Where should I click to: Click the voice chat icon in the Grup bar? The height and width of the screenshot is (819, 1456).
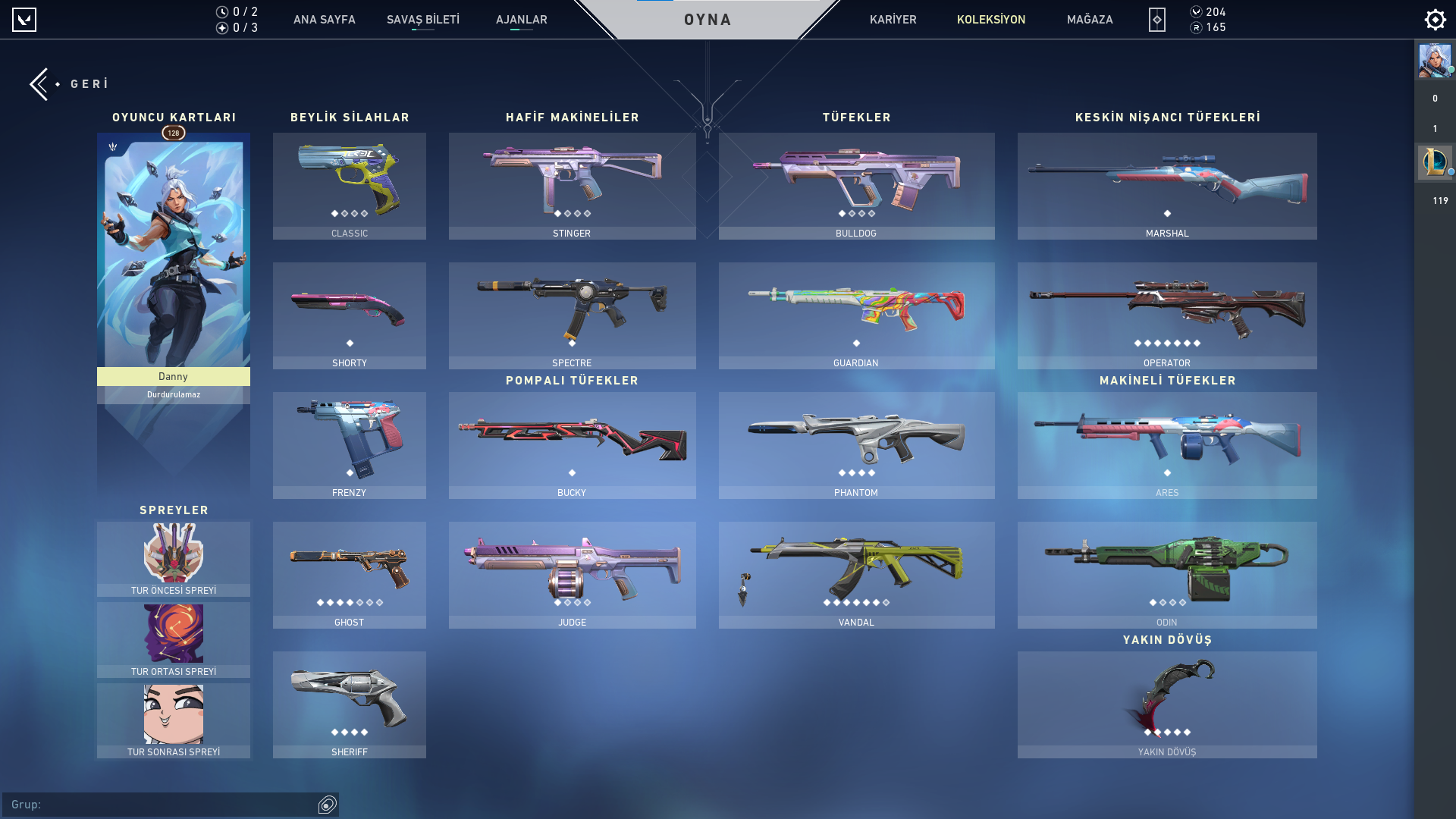[327, 805]
